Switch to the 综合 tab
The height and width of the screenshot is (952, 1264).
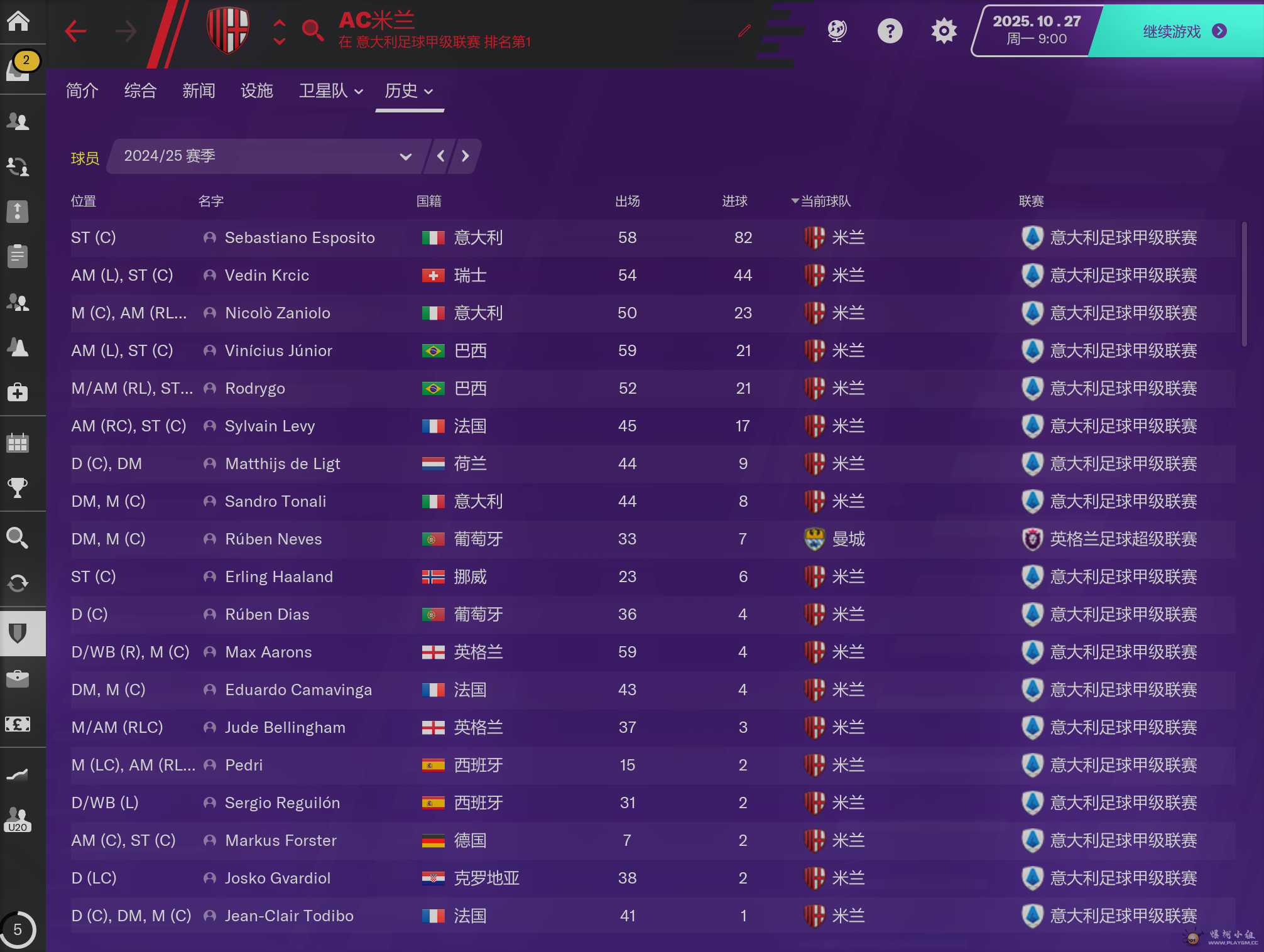tap(140, 91)
